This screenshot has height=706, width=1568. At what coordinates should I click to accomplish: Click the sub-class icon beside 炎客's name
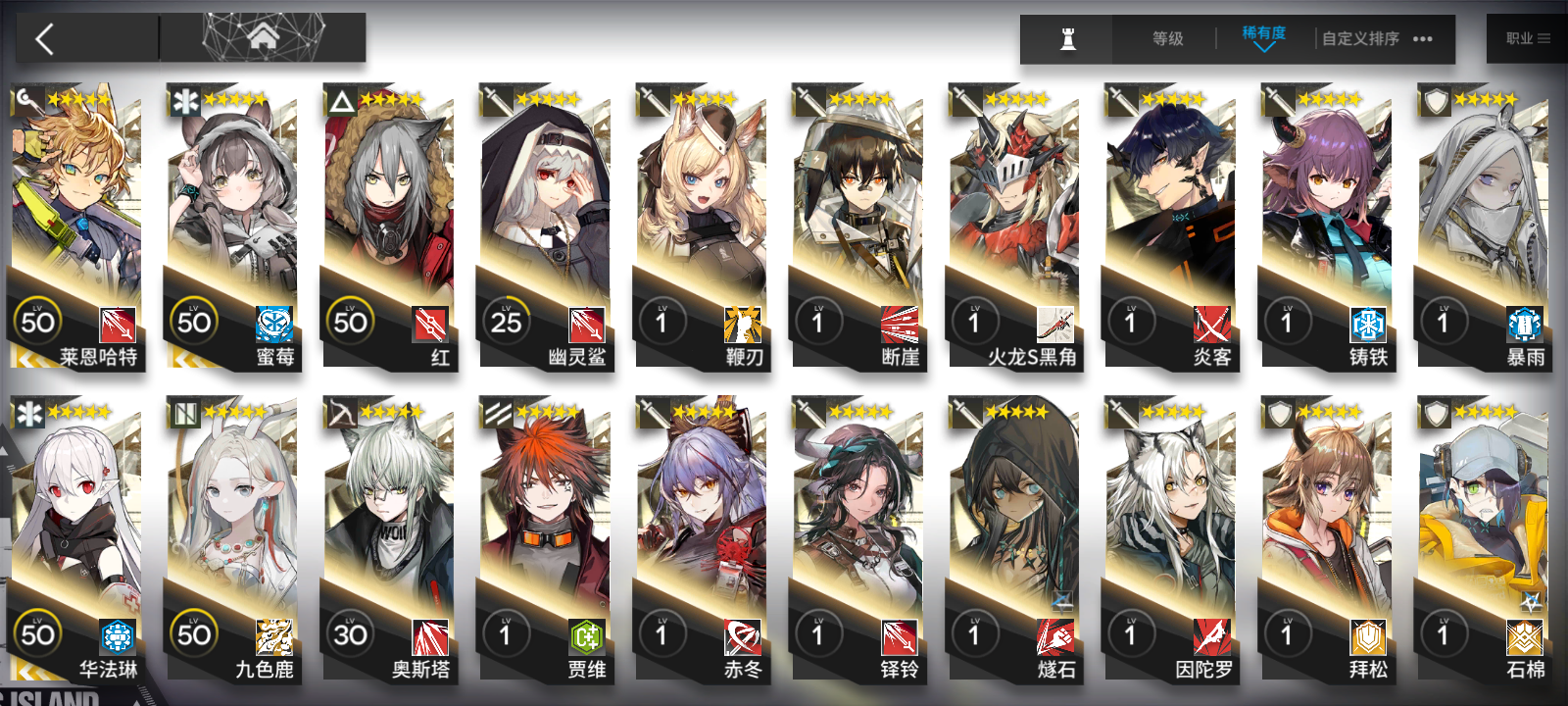coord(1212,325)
